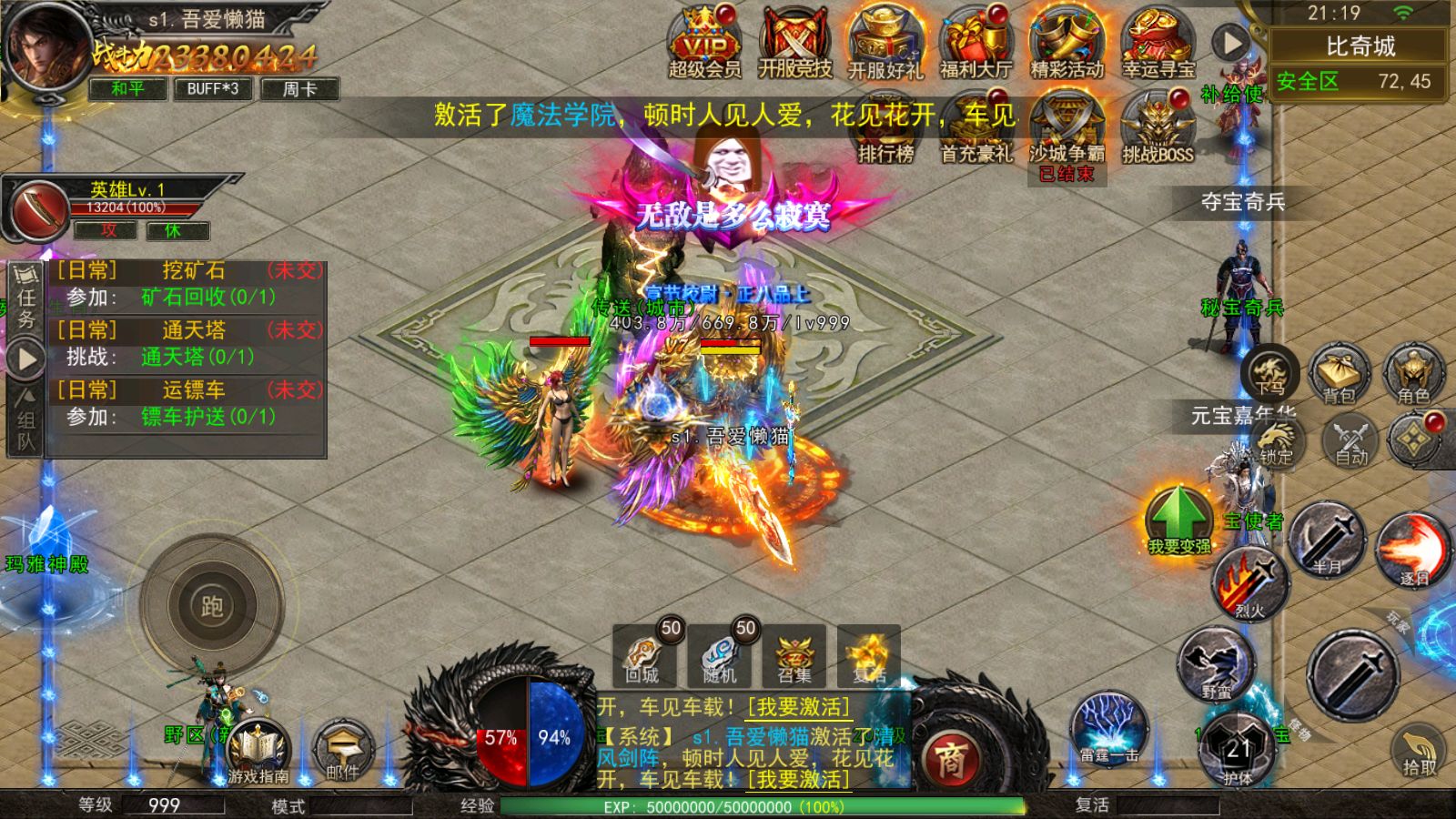Open the 角色 character sheet
Image resolution: width=1456 pixels, height=819 pixels.
click(1413, 374)
